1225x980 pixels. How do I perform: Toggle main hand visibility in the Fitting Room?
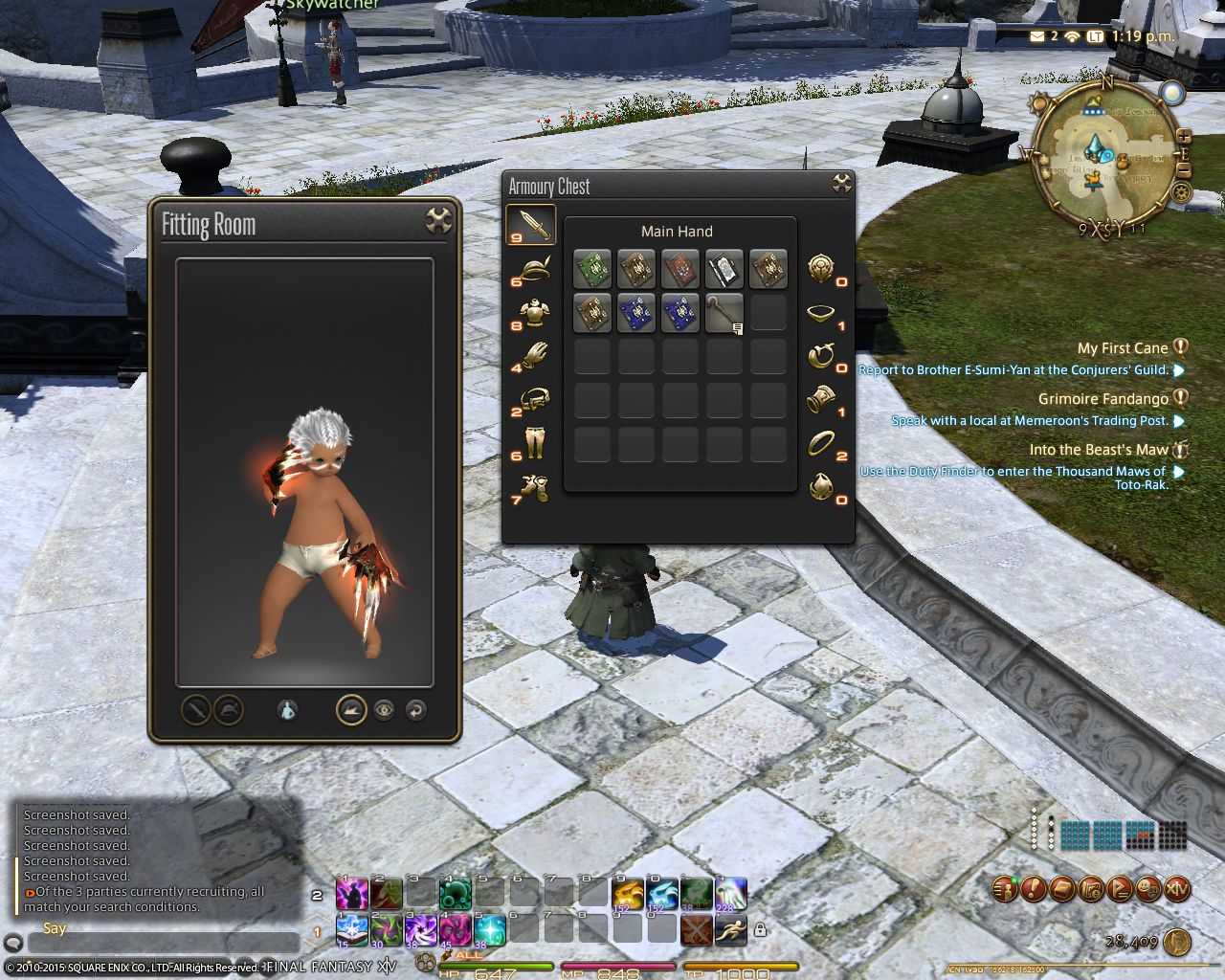tap(194, 710)
